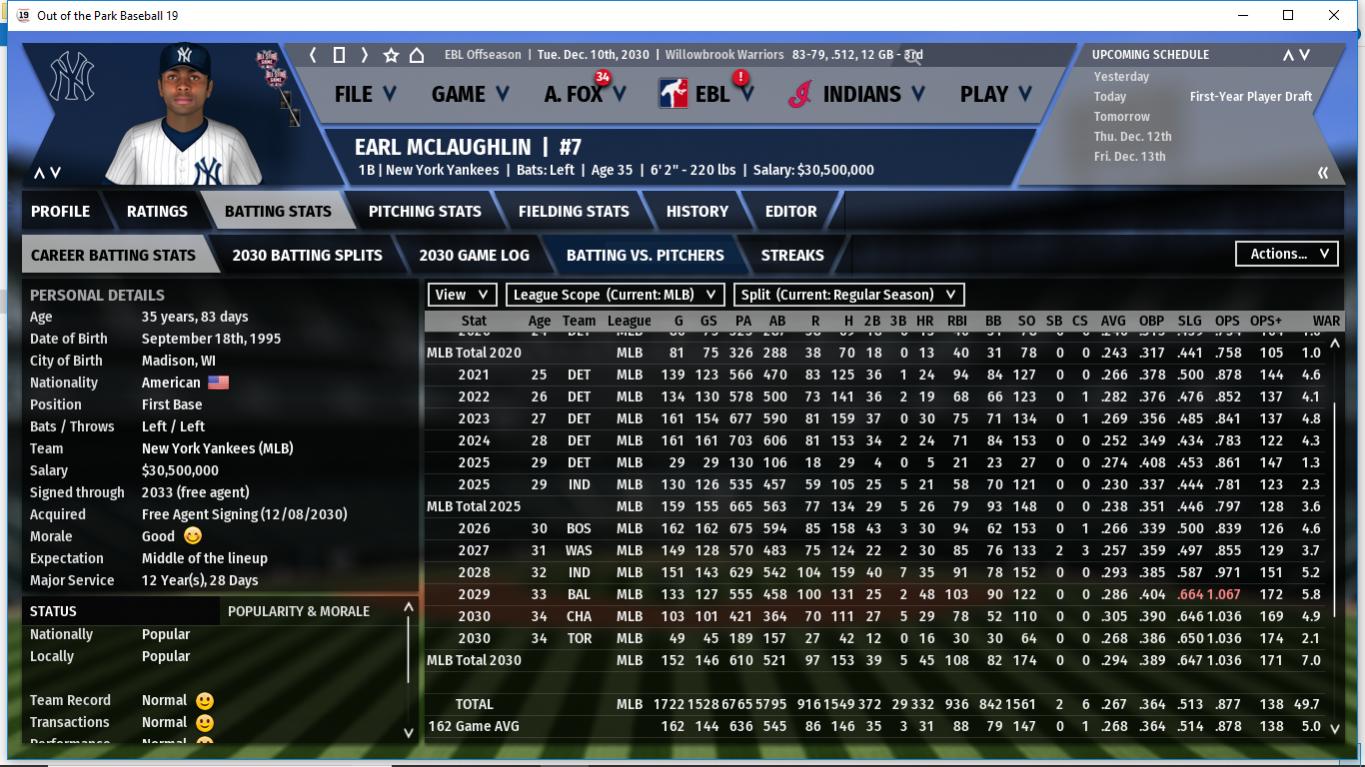
Task: Open the League Scope dropdown
Action: [x=614, y=295]
